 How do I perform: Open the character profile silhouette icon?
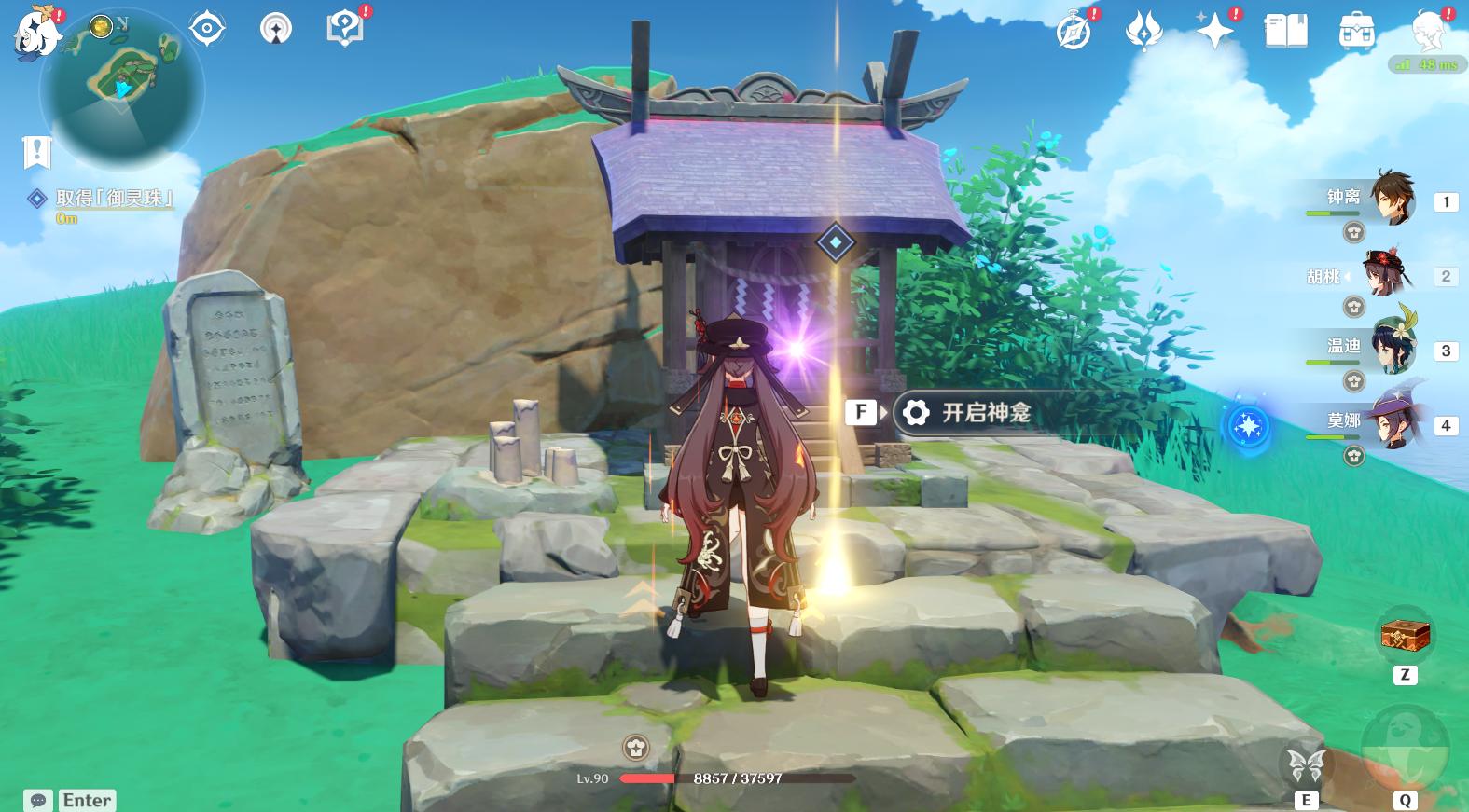tap(1428, 32)
